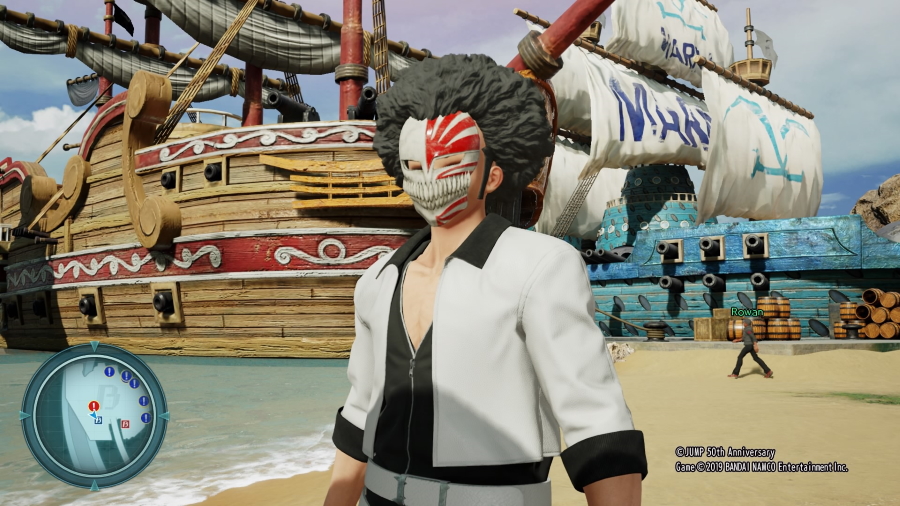Select the red exclamation marker on minimap
The width and height of the screenshot is (900, 506).
[93, 406]
